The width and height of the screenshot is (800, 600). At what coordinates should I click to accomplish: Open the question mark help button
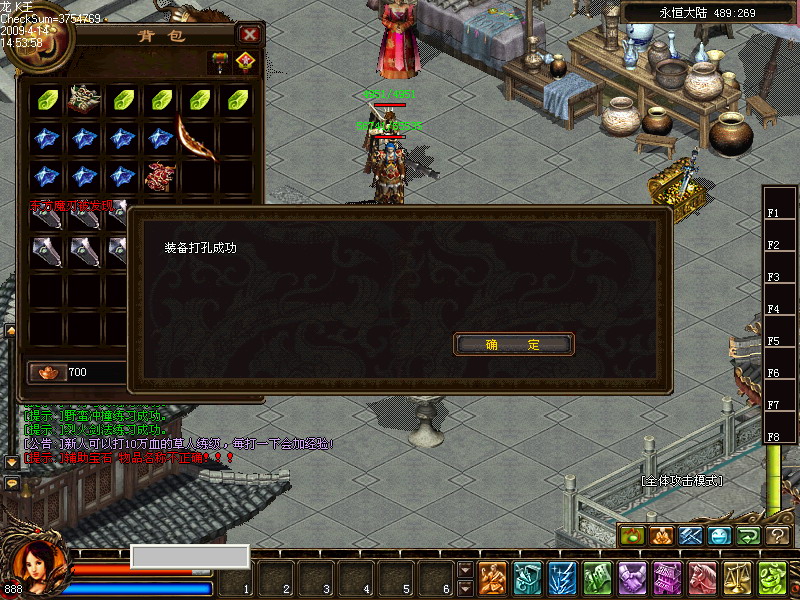click(x=777, y=536)
